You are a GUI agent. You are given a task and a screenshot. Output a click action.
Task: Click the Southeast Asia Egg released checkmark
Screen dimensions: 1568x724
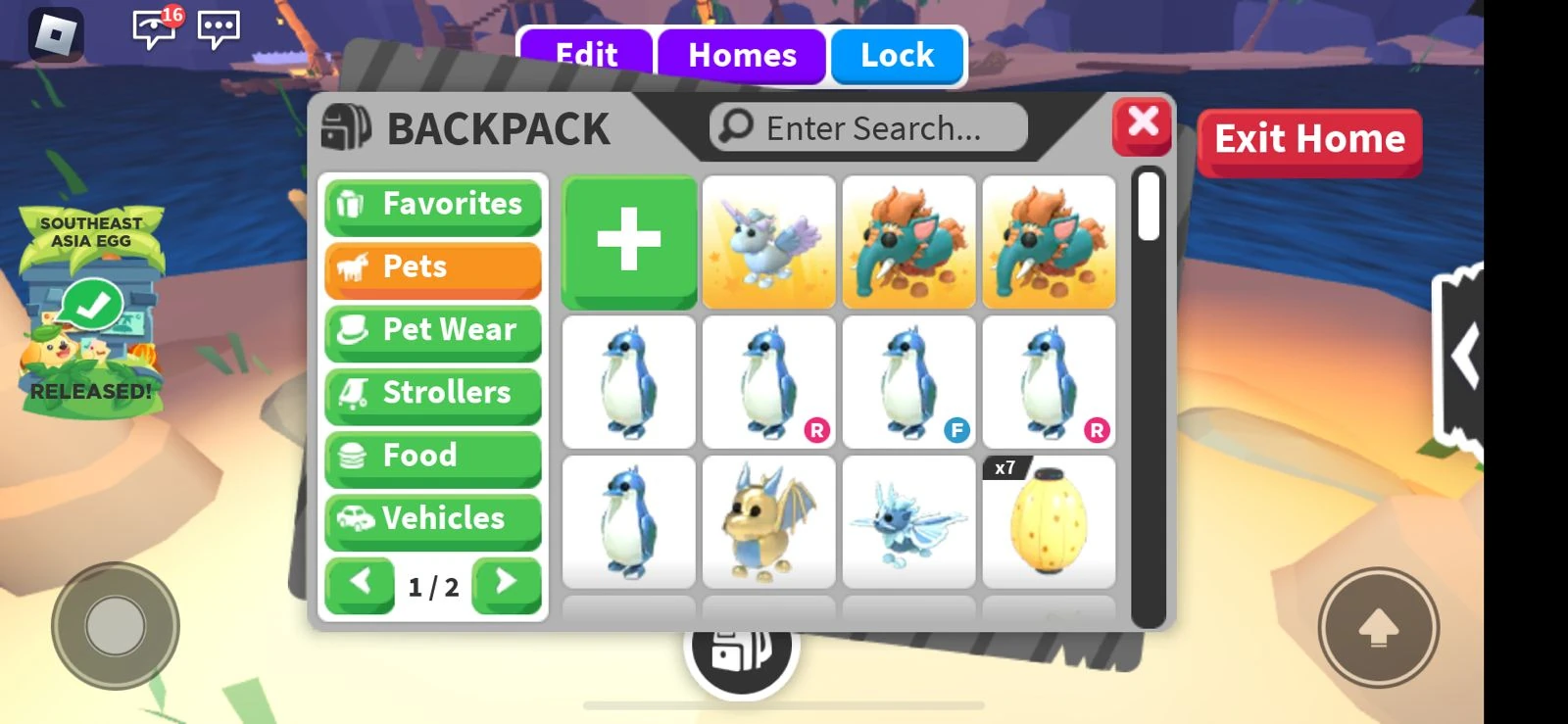[x=91, y=304]
